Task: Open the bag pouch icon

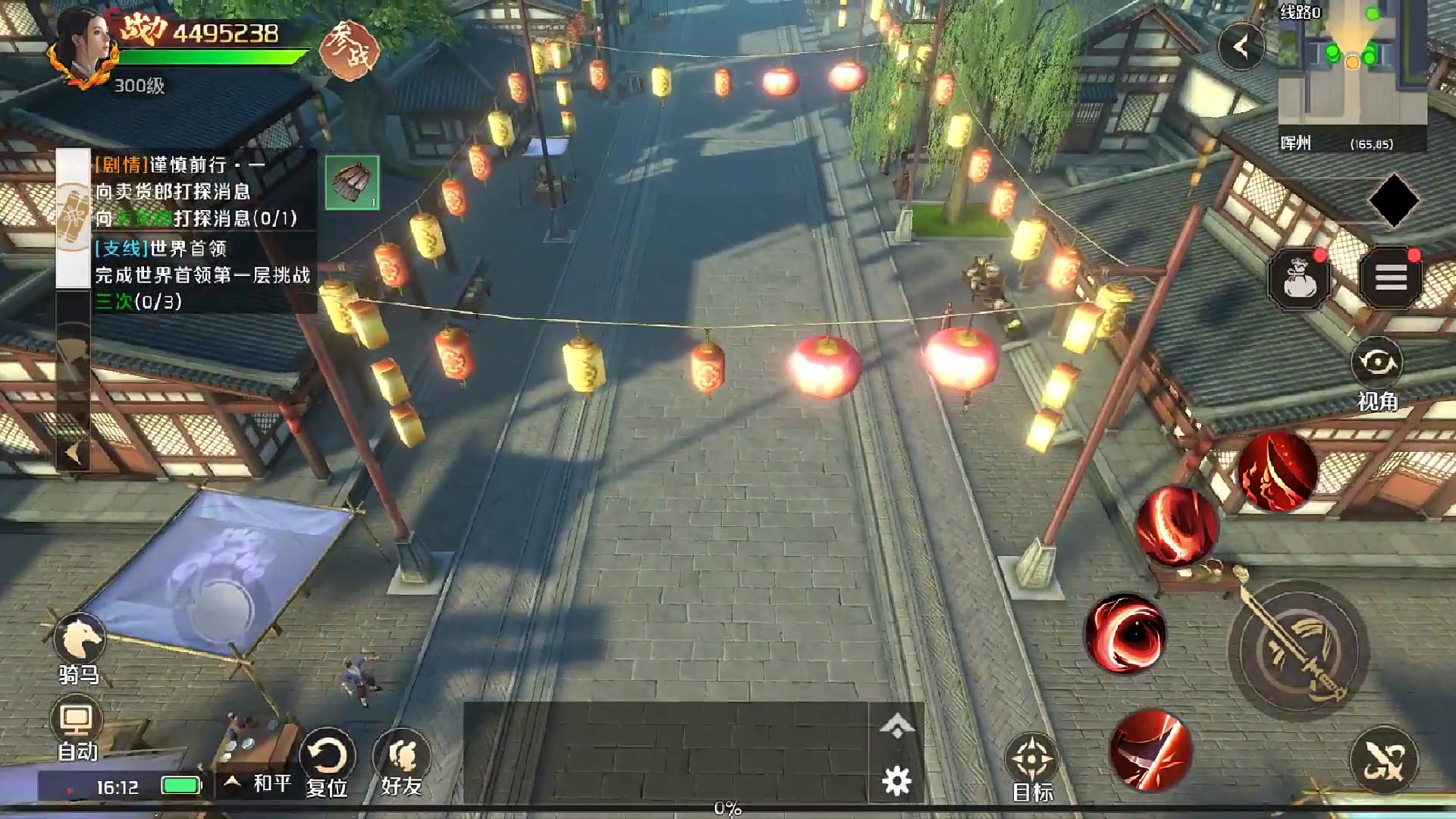Action: (x=1299, y=279)
